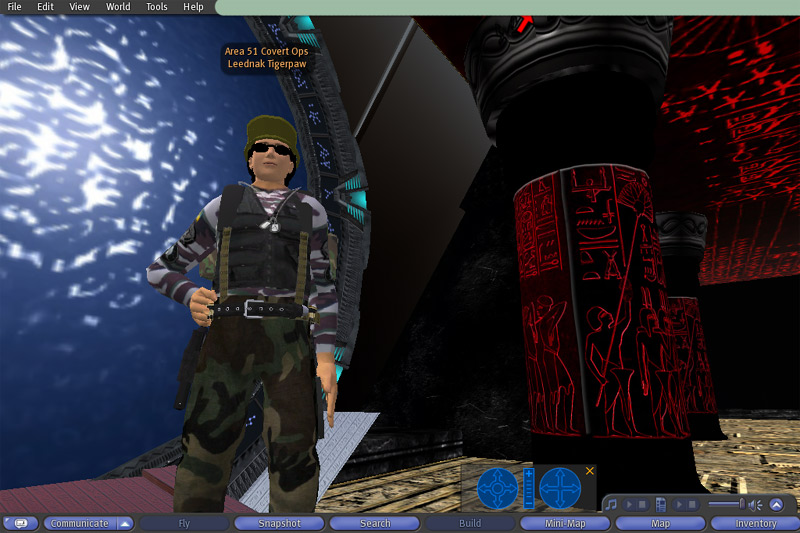
Task: Open the Edit menu
Action: tap(46, 7)
